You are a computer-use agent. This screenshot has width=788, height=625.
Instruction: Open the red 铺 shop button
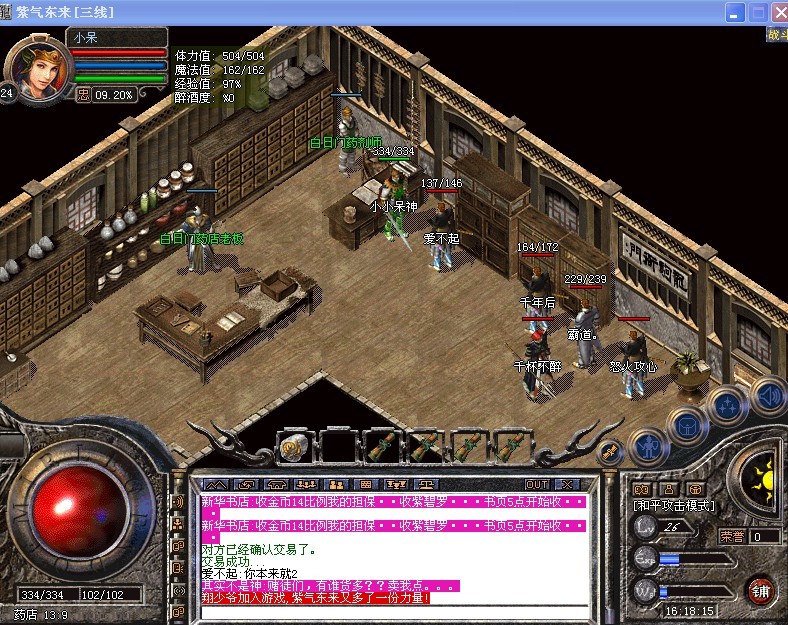point(763,588)
